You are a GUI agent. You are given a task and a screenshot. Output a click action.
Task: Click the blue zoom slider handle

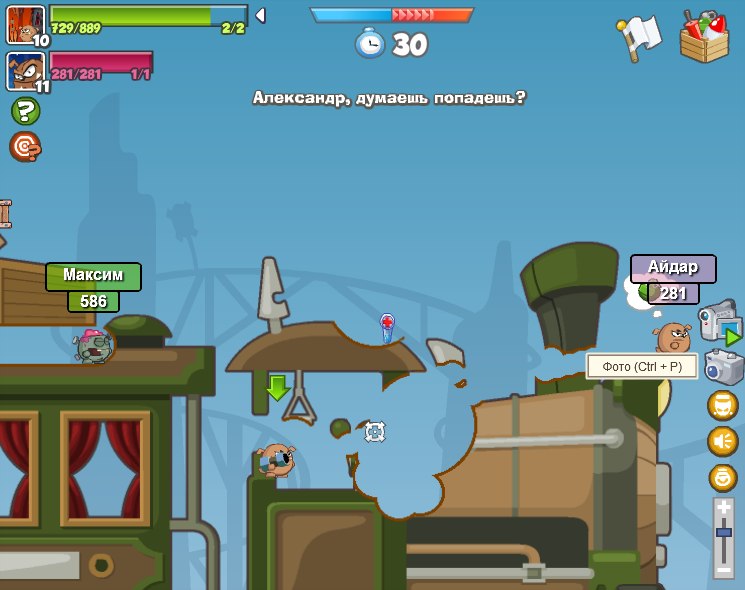pos(724,533)
